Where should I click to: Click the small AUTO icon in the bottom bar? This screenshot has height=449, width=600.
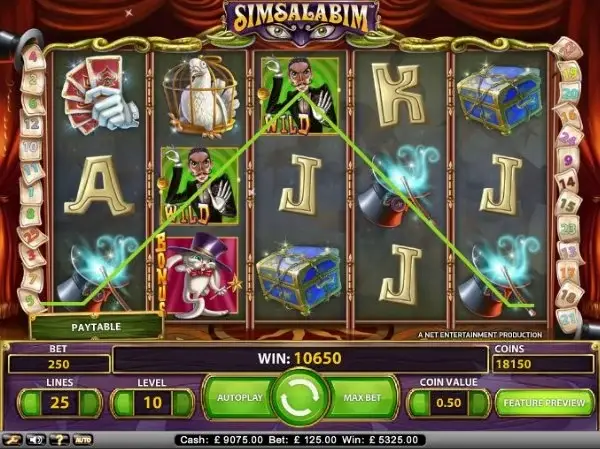[83, 439]
